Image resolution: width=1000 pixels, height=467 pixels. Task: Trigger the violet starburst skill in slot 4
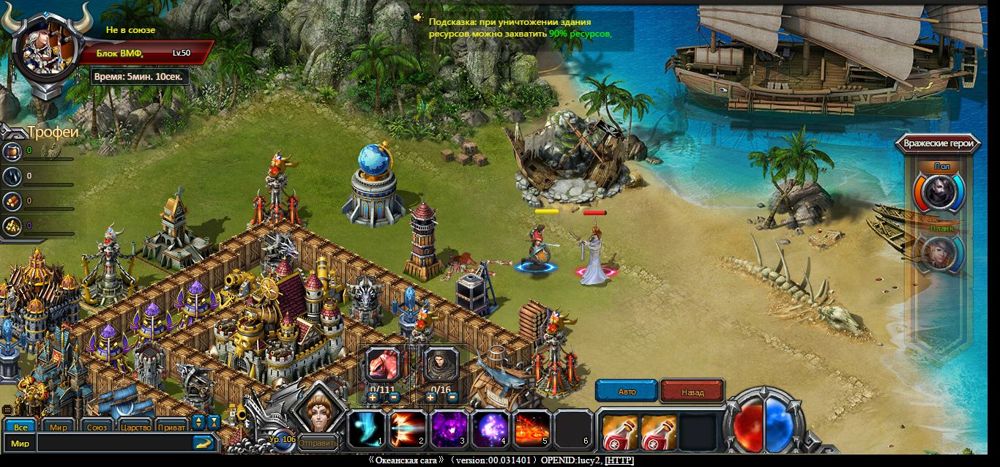click(491, 429)
